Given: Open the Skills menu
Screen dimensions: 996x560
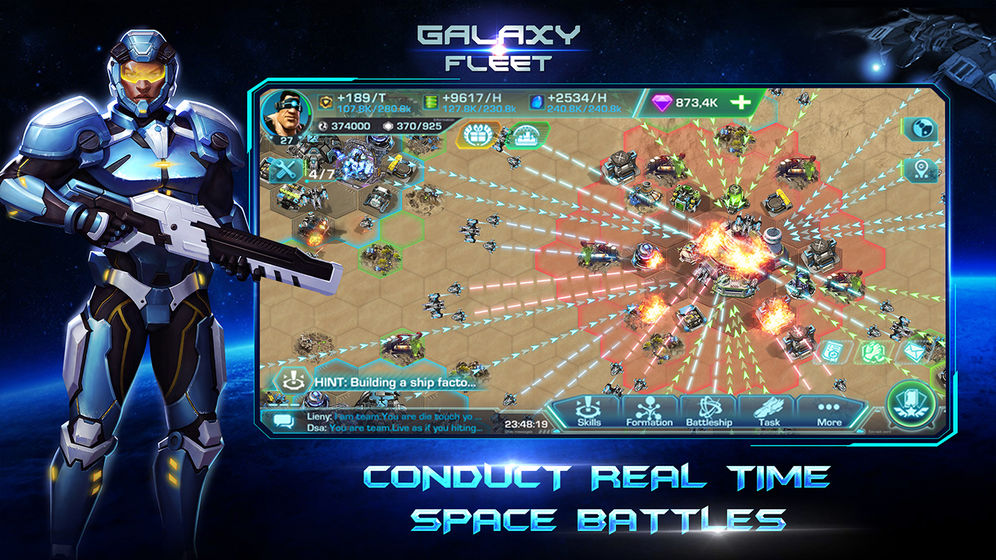Looking at the screenshot, I should pos(589,411).
